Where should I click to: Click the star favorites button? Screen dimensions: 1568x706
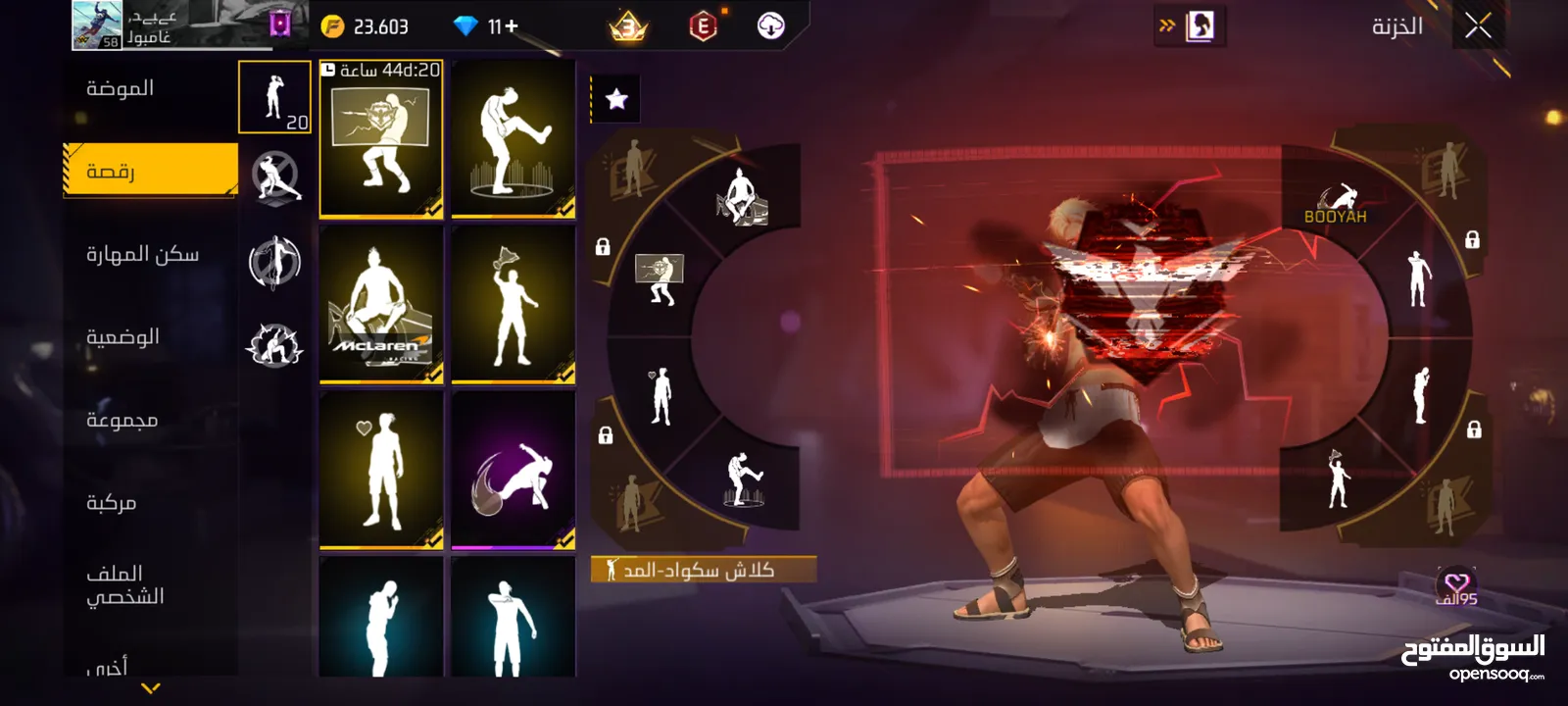click(616, 99)
